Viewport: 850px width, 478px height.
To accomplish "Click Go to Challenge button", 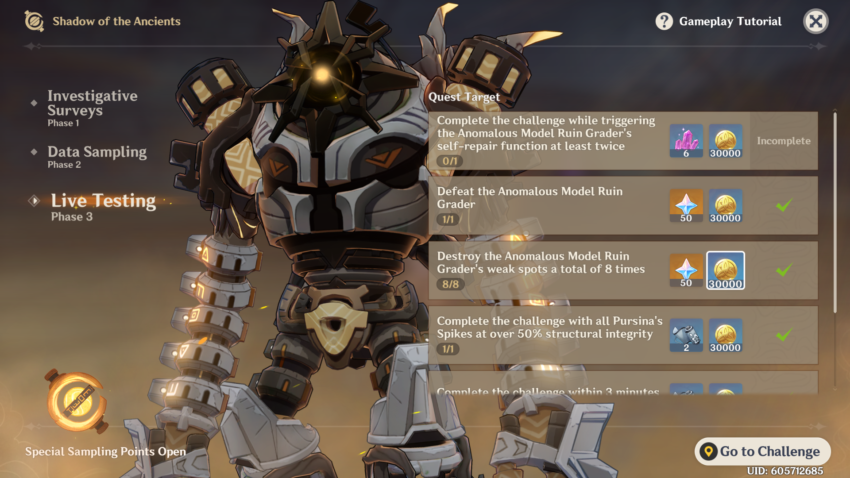I will coord(762,451).
